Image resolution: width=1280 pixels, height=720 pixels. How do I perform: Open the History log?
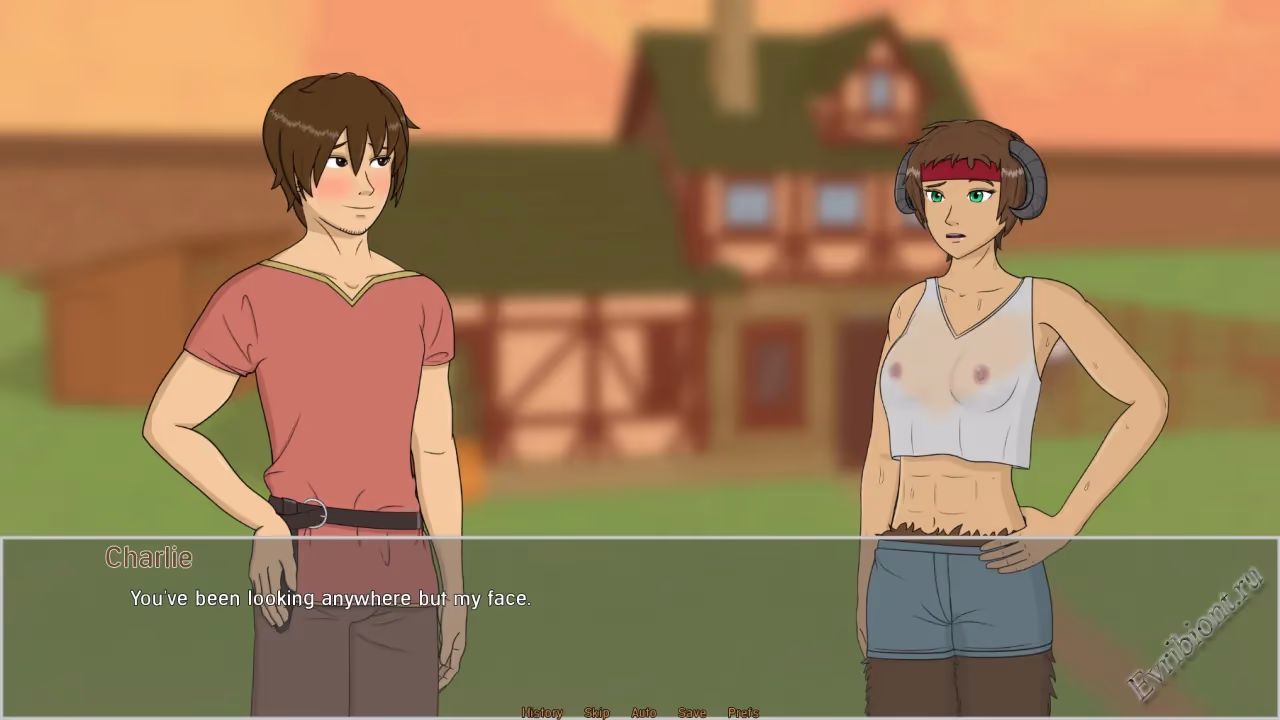point(542,712)
